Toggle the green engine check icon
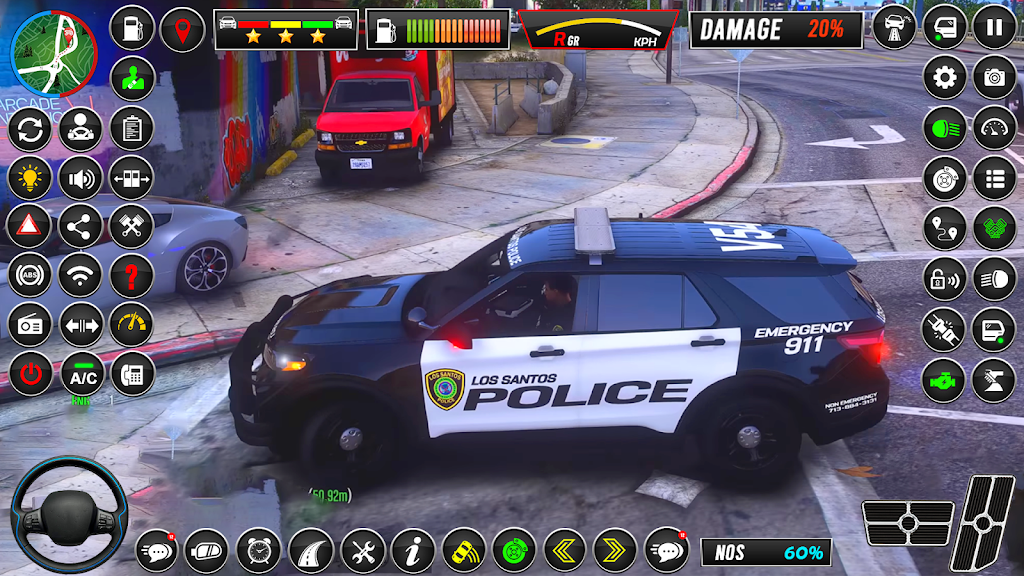1024x576 pixels. [x=944, y=380]
